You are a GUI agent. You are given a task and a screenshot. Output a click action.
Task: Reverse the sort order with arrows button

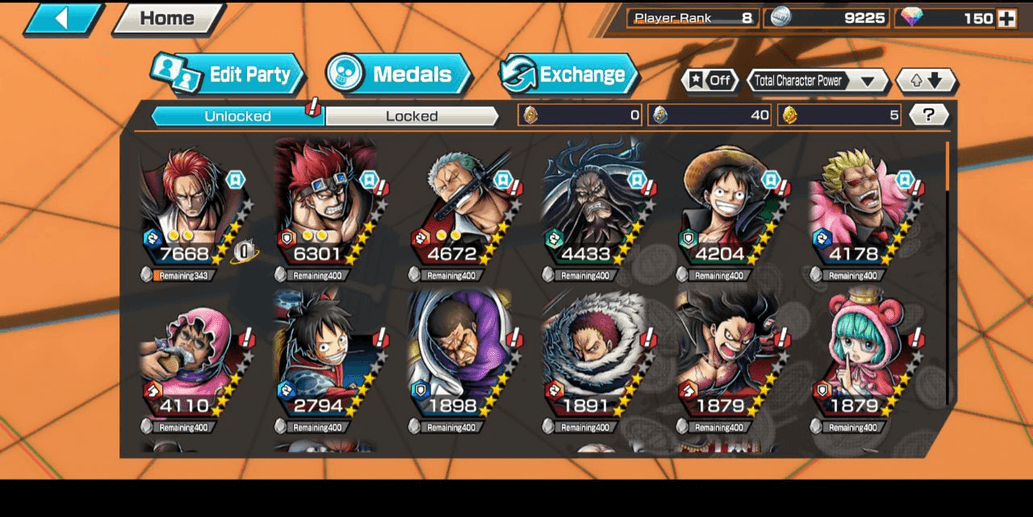[926, 81]
